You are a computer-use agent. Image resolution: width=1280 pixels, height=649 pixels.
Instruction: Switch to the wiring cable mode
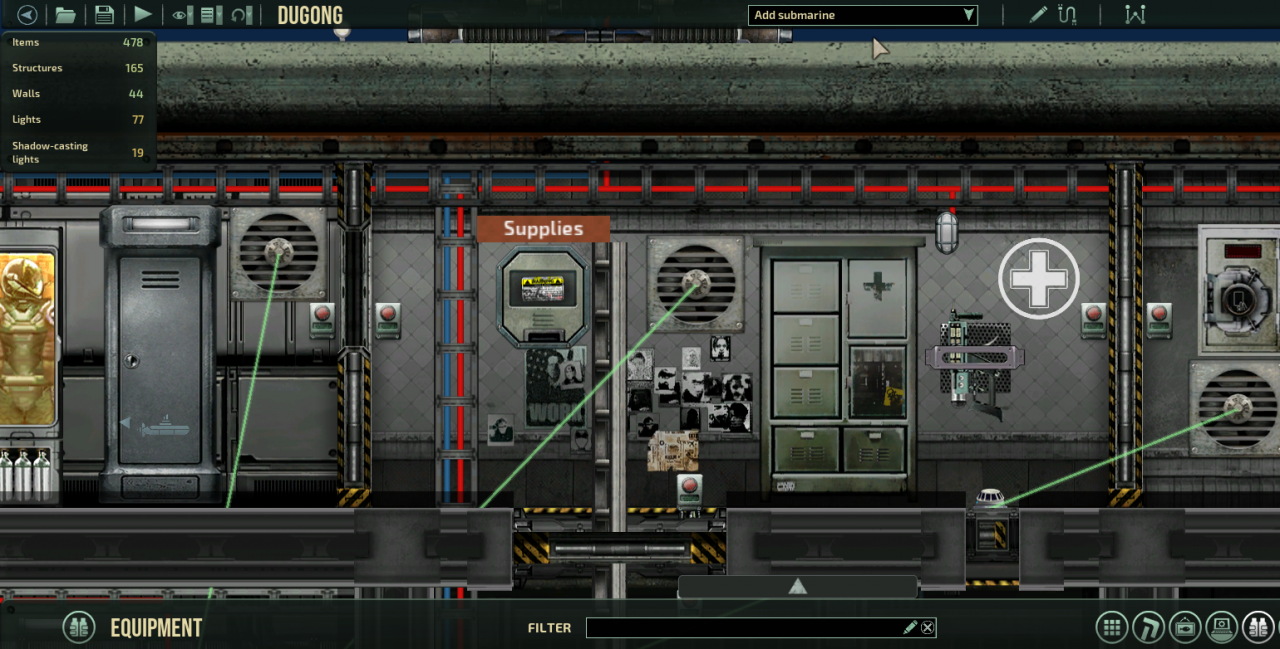click(1067, 15)
